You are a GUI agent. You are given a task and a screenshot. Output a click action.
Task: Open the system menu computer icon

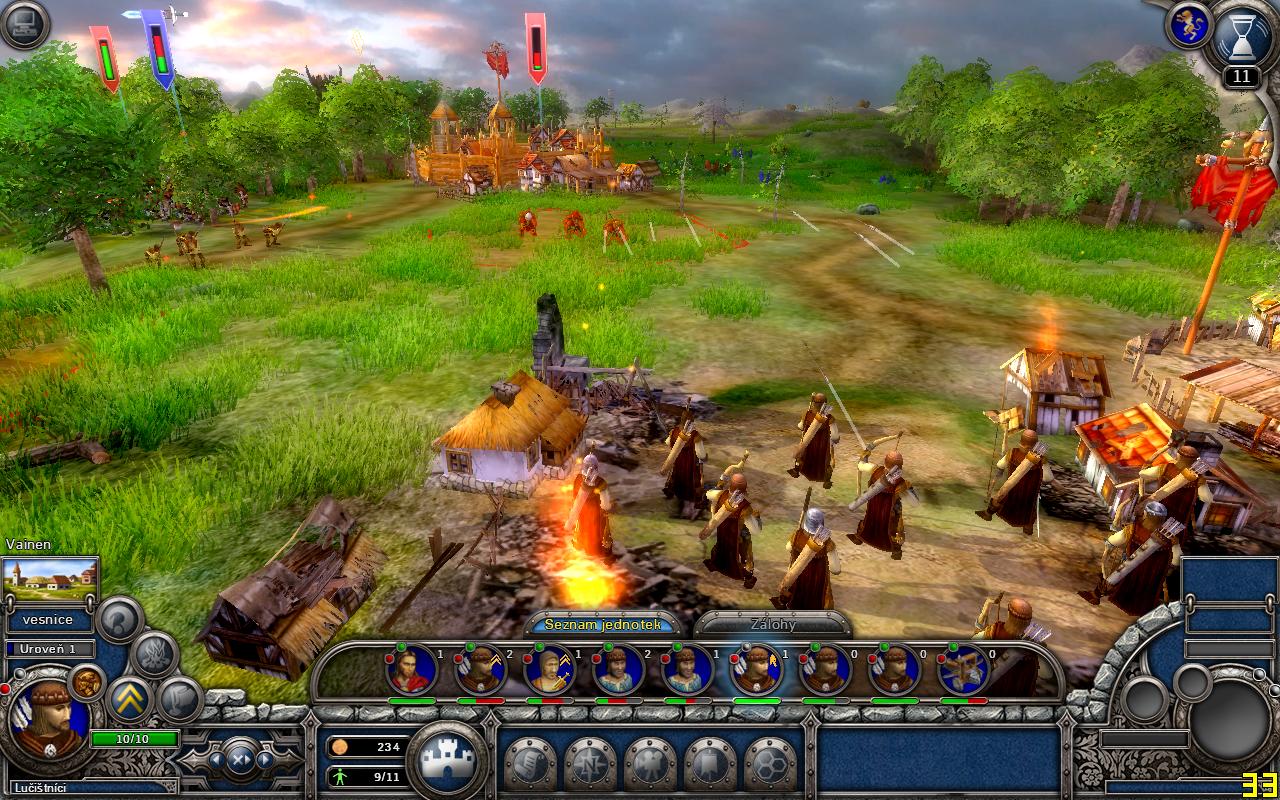point(24,25)
